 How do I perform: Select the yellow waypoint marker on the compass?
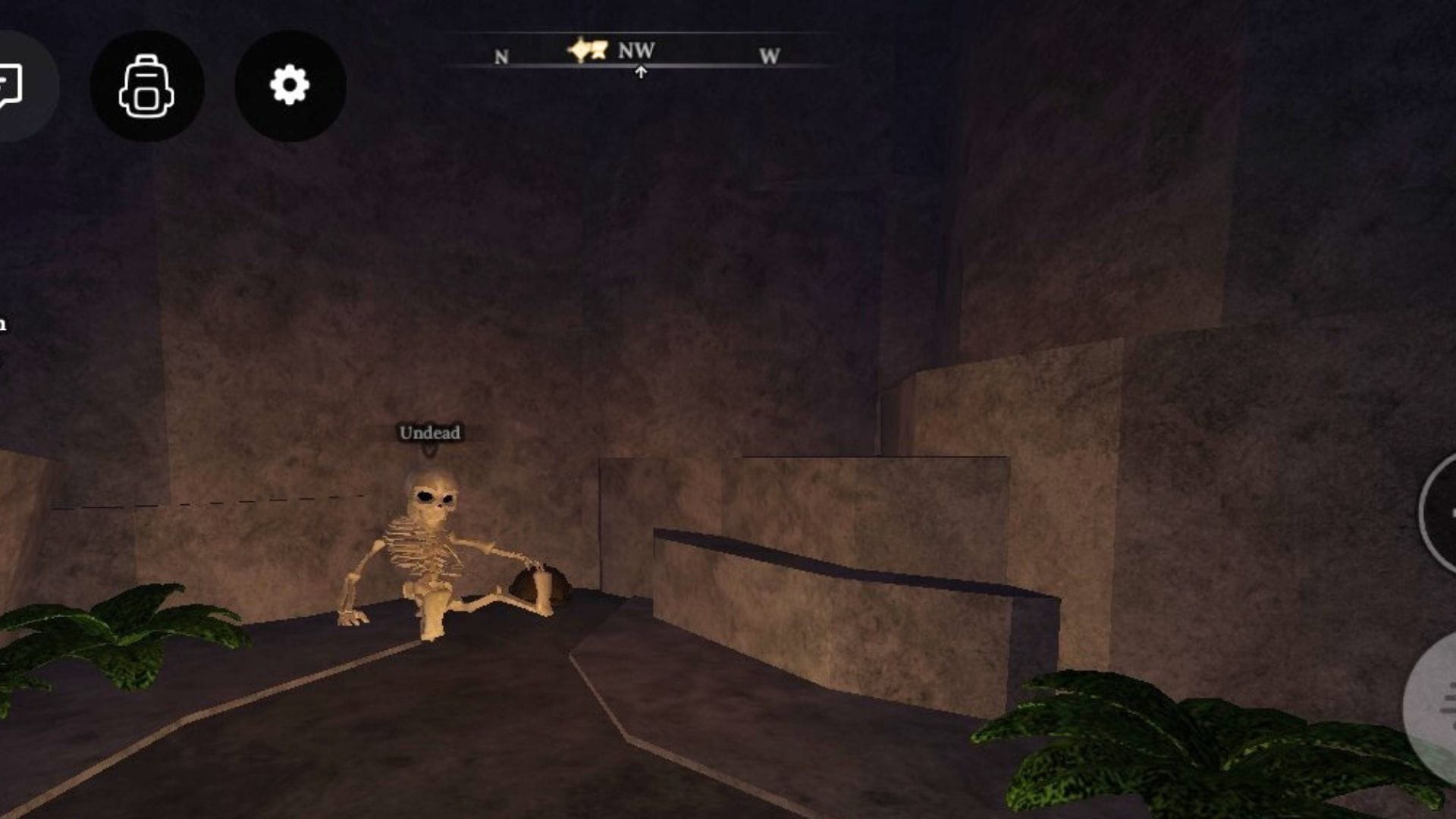(x=588, y=51)
